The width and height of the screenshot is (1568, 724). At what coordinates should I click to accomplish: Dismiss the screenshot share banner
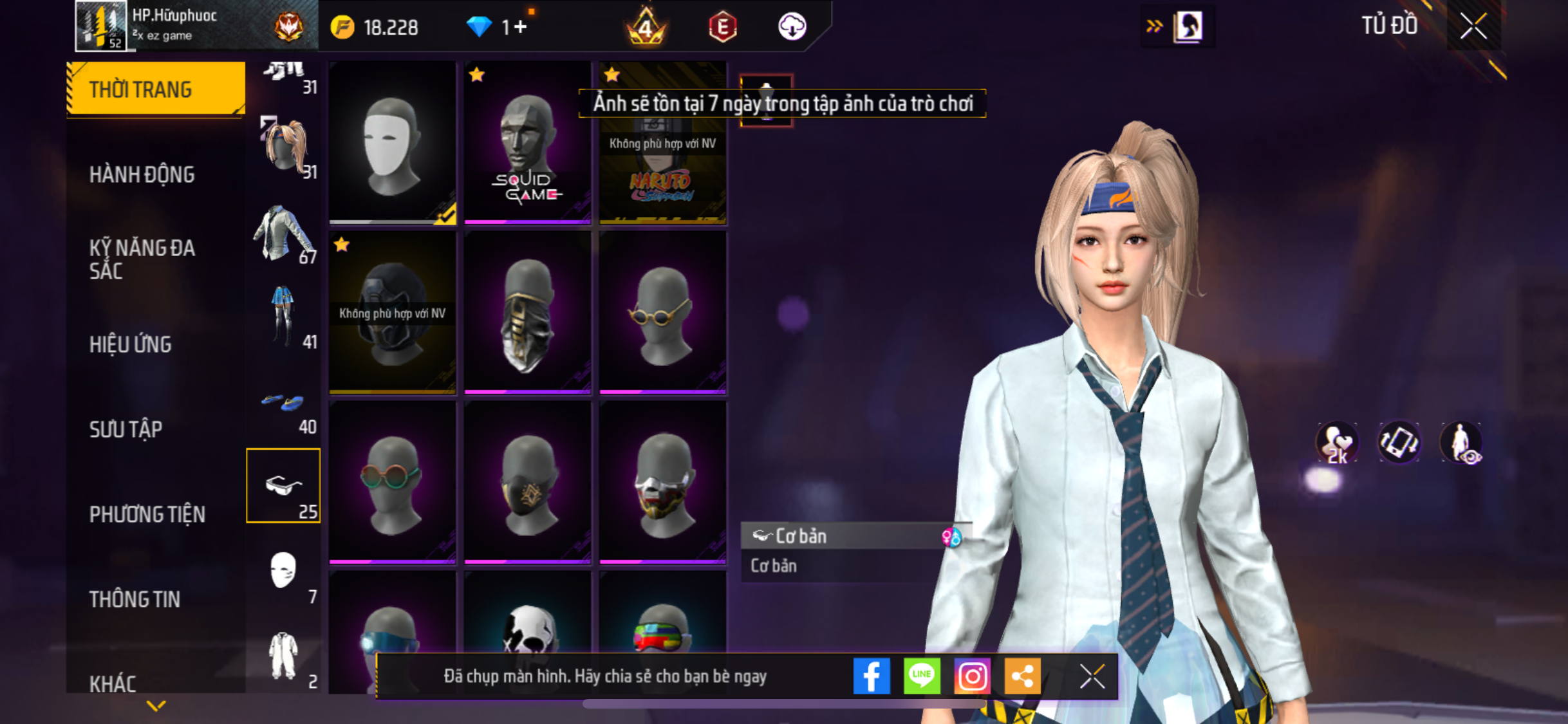click(1092, 676)
